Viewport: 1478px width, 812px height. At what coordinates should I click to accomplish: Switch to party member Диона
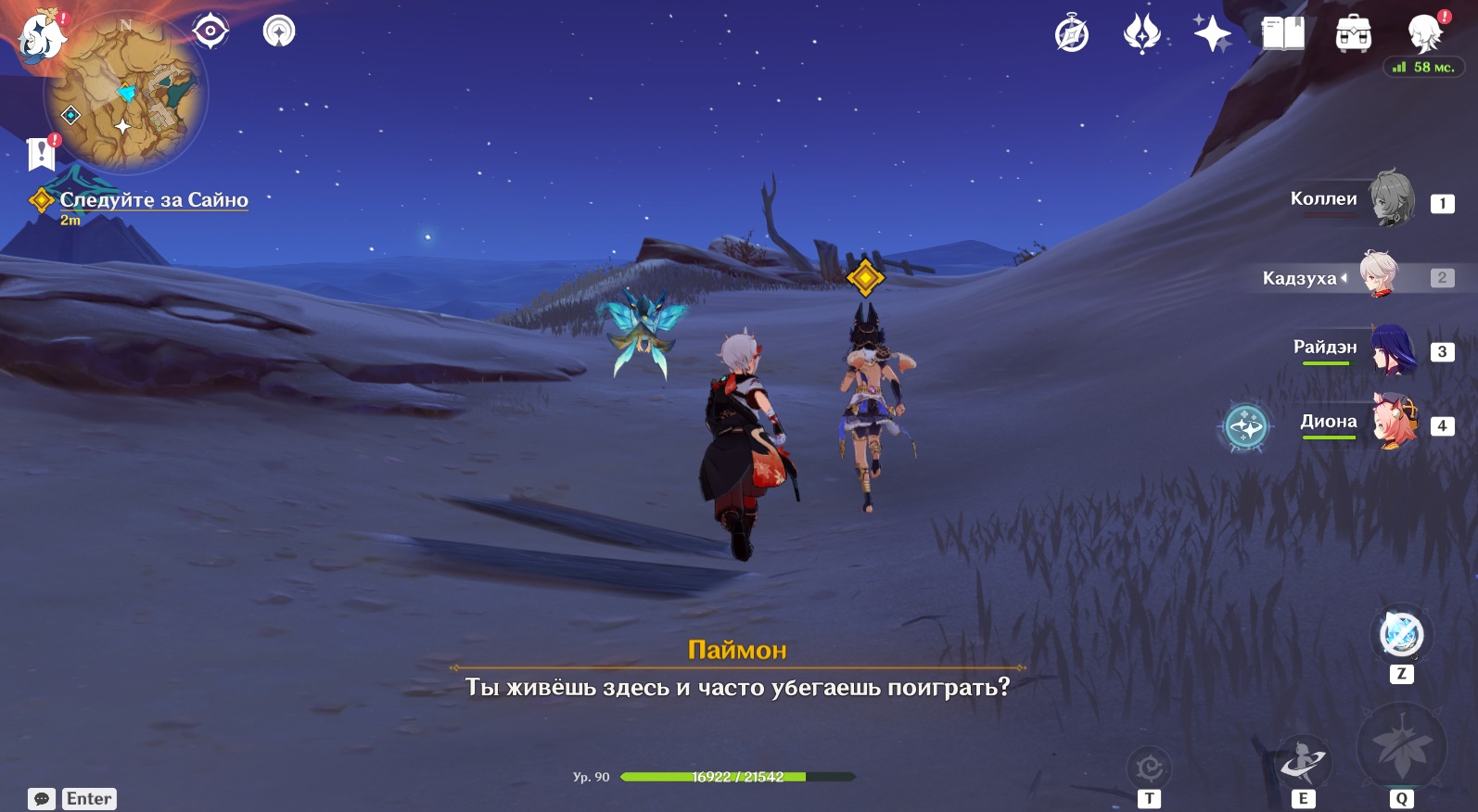[x=1395, y=423]
